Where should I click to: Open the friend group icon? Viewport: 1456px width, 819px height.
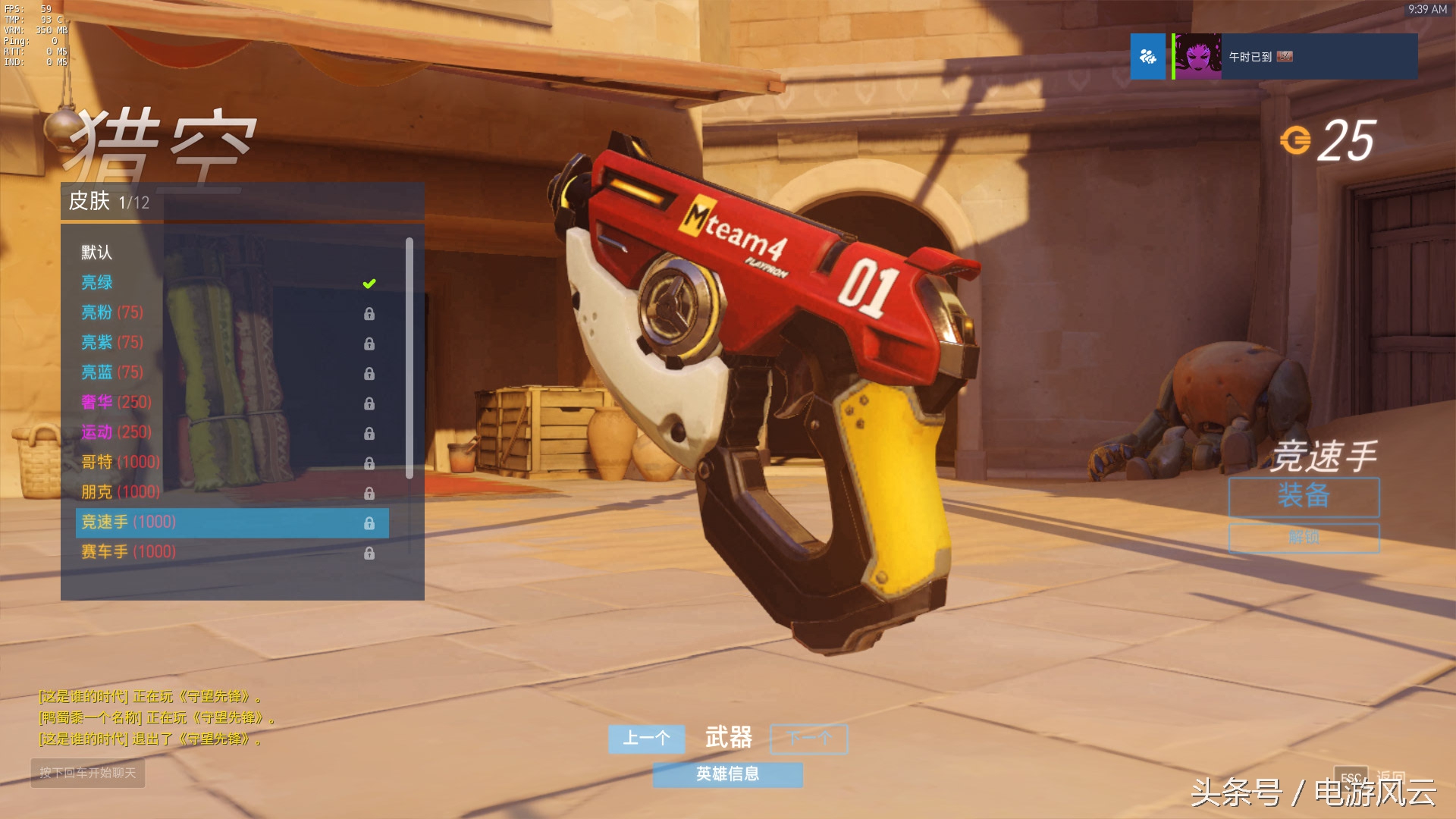click(x=1147, y=57)
